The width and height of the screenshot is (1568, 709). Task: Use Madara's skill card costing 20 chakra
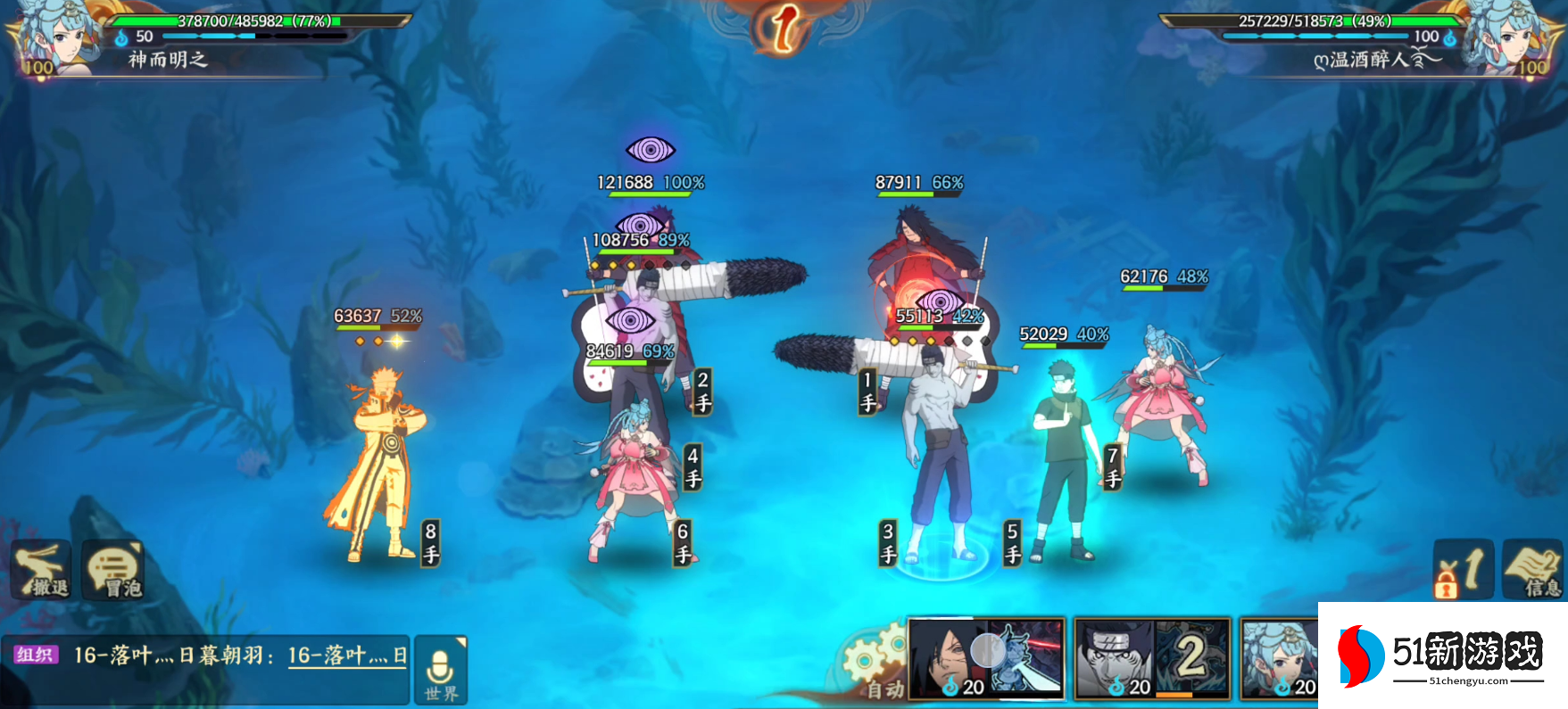click(986, 658)
